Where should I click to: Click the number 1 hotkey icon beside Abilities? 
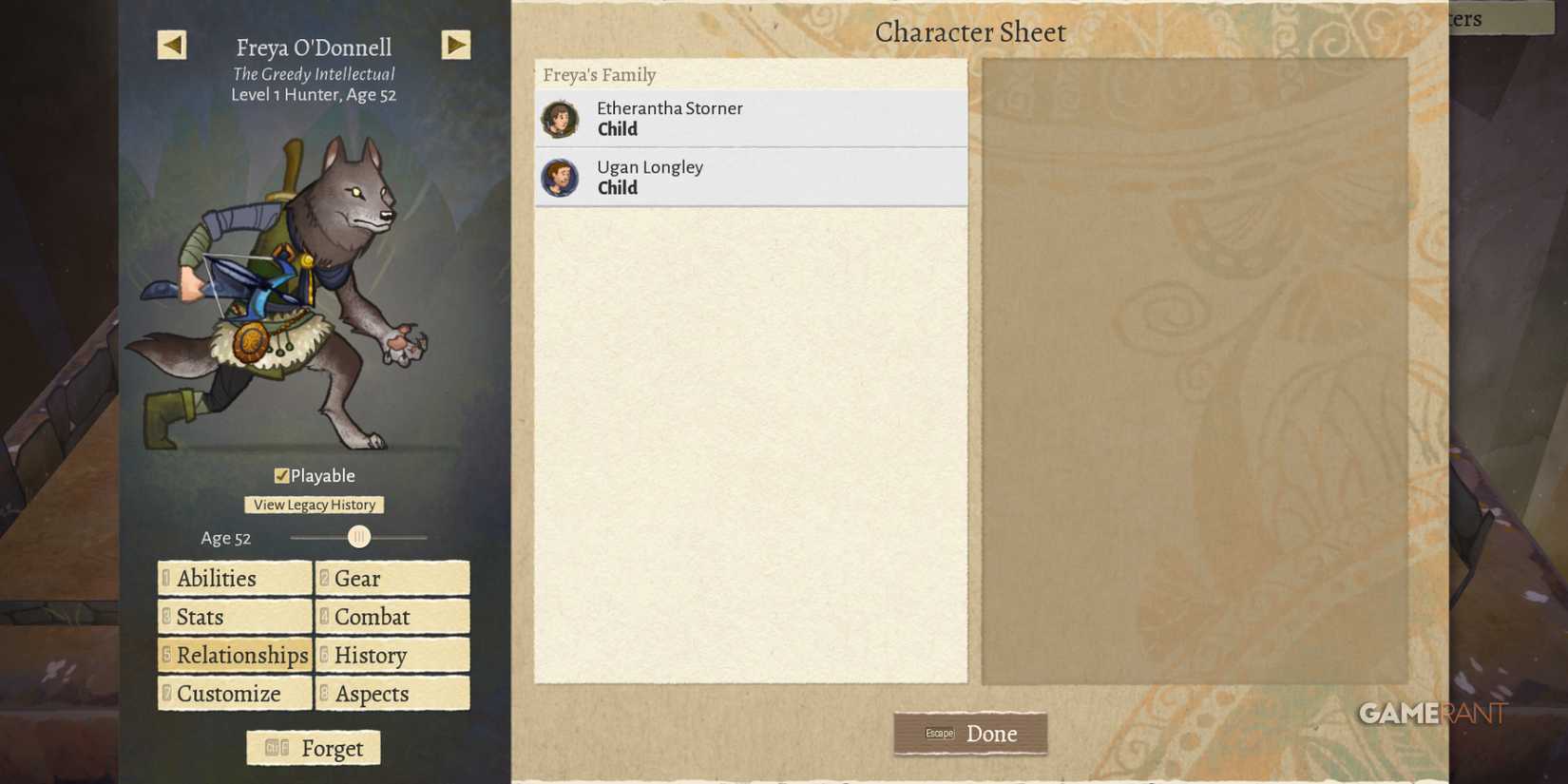point(165,578)
